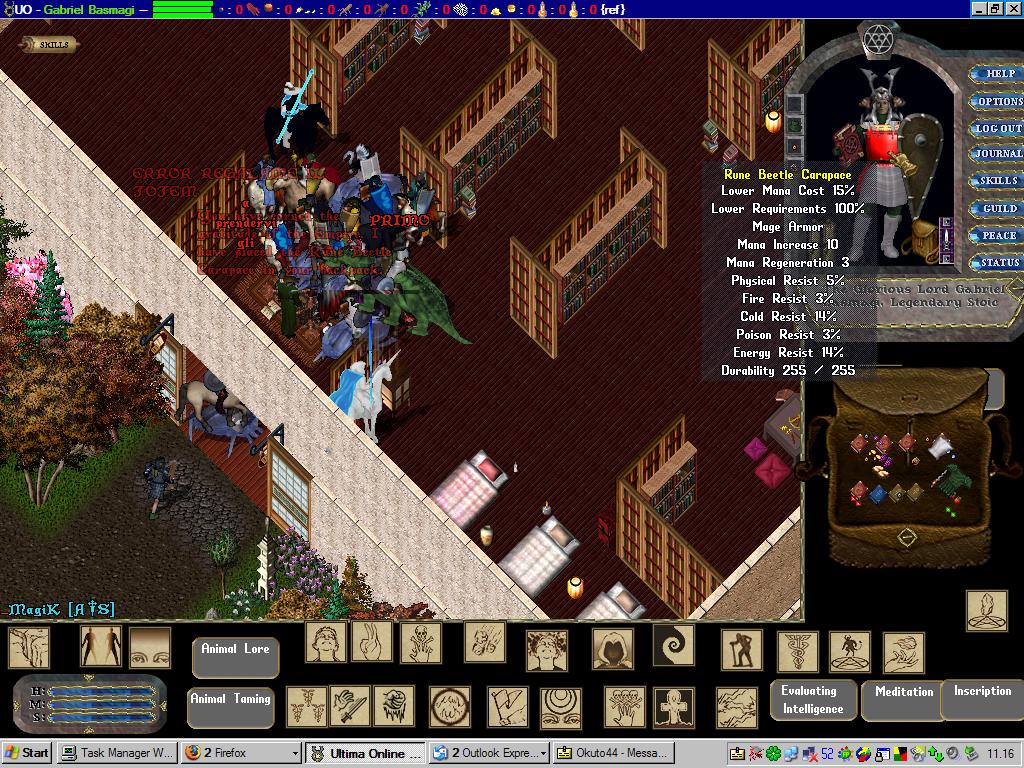1024x768 pixels.
Task: Use the Evaluating Intelligence skill button
Action: pos(813,700)
